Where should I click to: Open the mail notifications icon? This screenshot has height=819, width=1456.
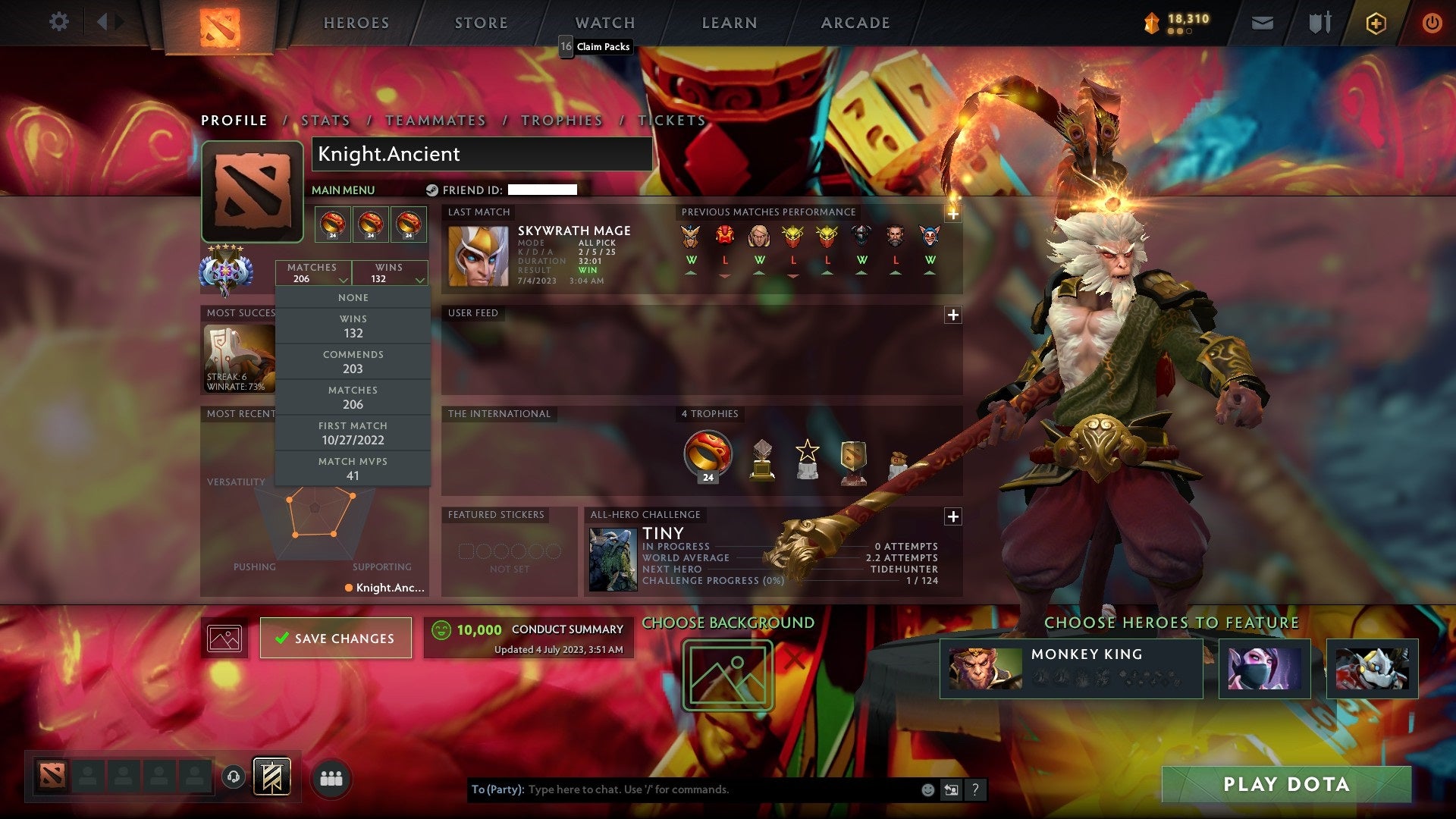[x=1262, y=23]
